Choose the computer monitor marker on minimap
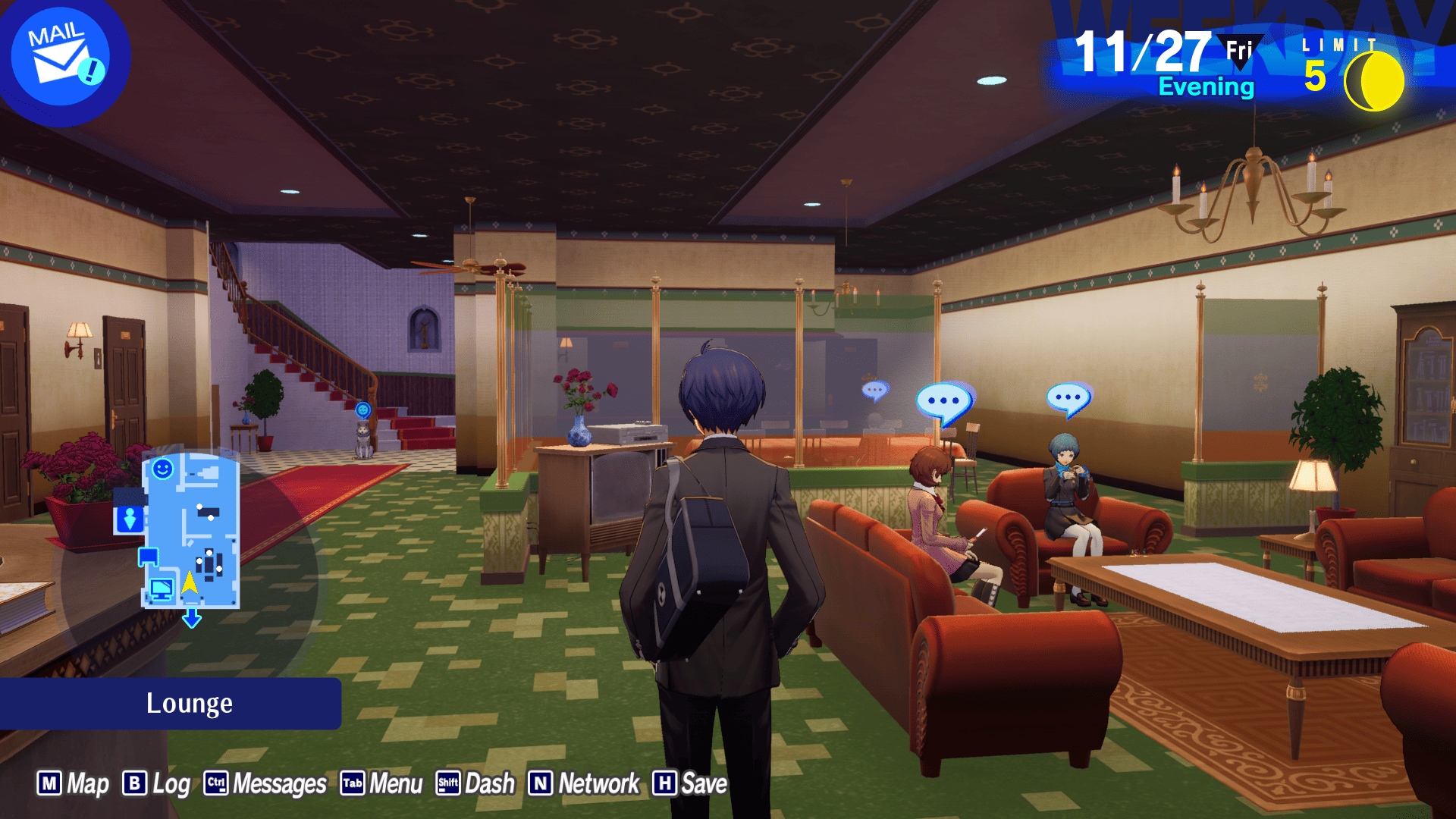 161,588
